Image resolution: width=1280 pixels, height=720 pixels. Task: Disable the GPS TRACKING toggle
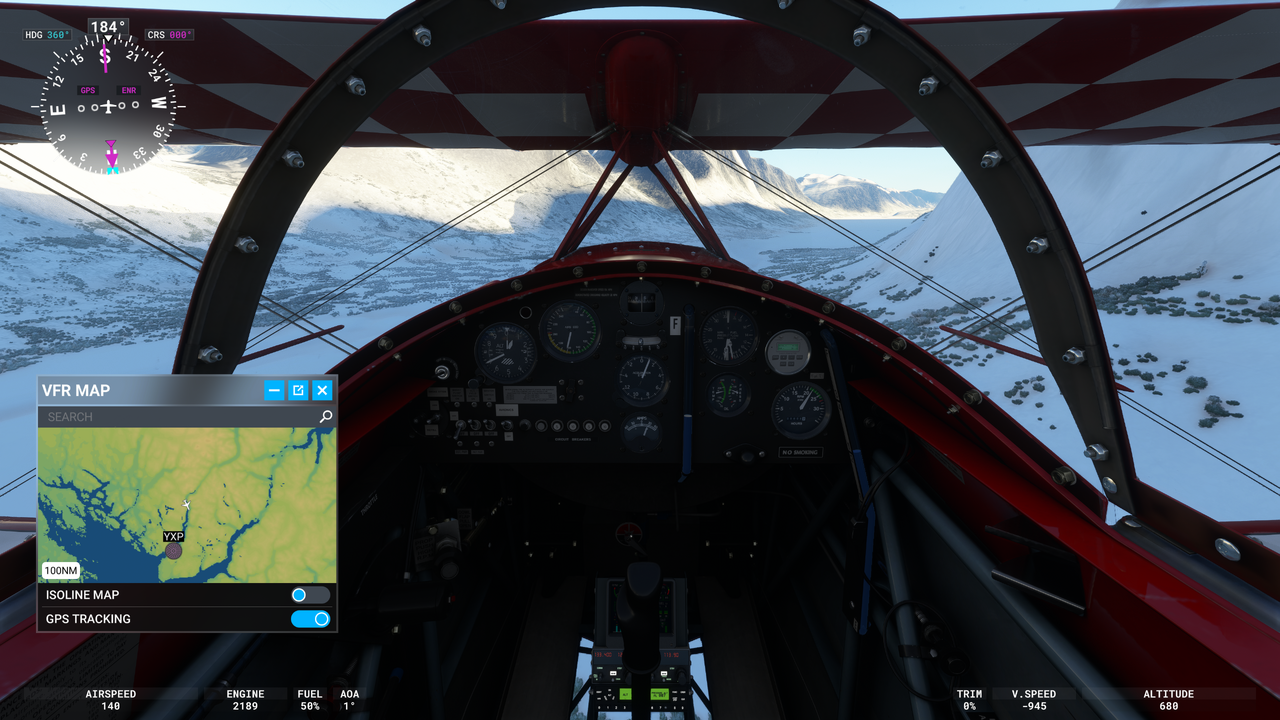coord(311,618)
